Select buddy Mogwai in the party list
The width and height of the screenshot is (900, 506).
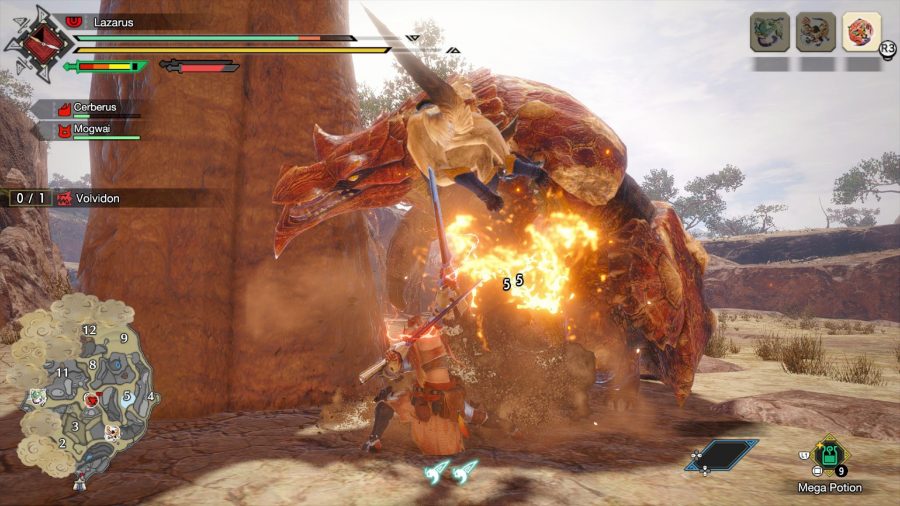click(93, 130)
